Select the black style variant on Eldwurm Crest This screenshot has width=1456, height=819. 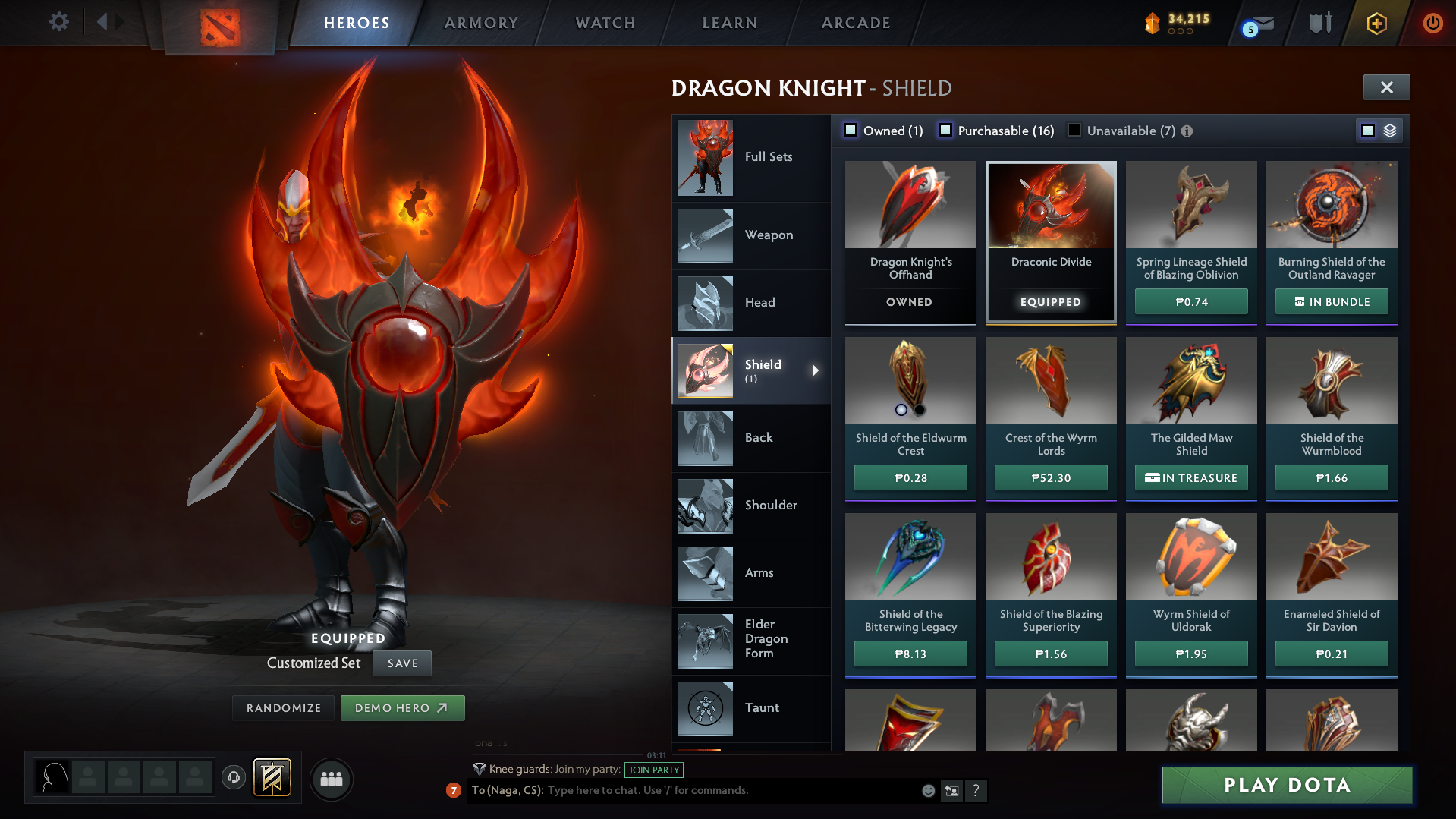[920, 410]
